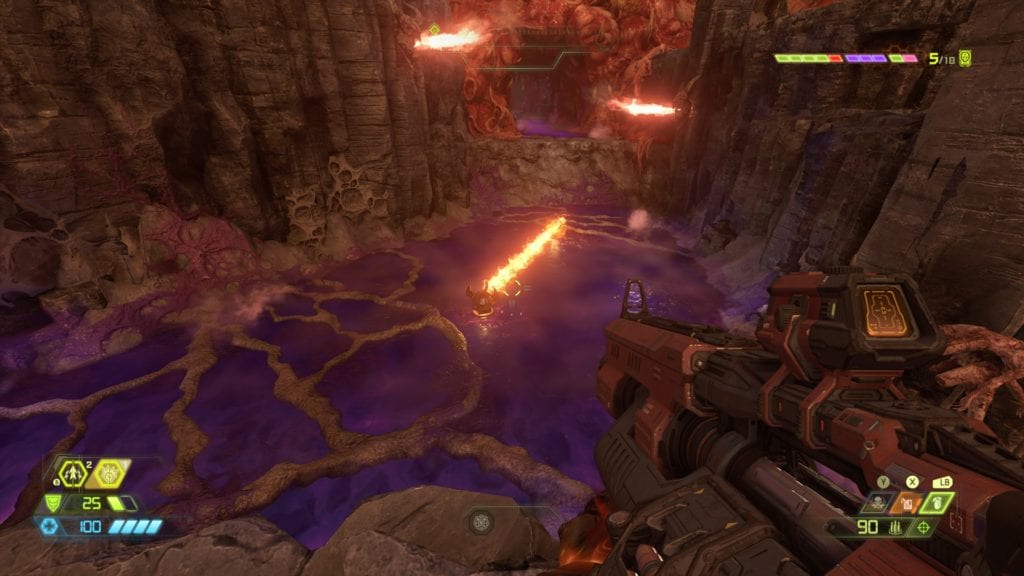Select the extra lives hexagon icon
Image resolution: width=1024 pixels, height=576 pixels.
click(71, 473)
